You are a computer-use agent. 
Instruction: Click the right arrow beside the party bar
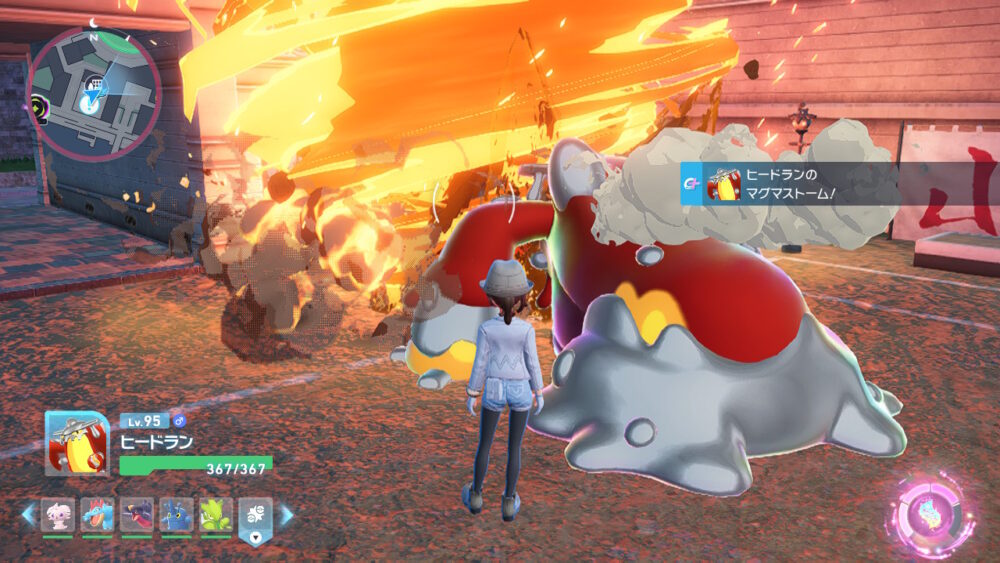(286, 515)
